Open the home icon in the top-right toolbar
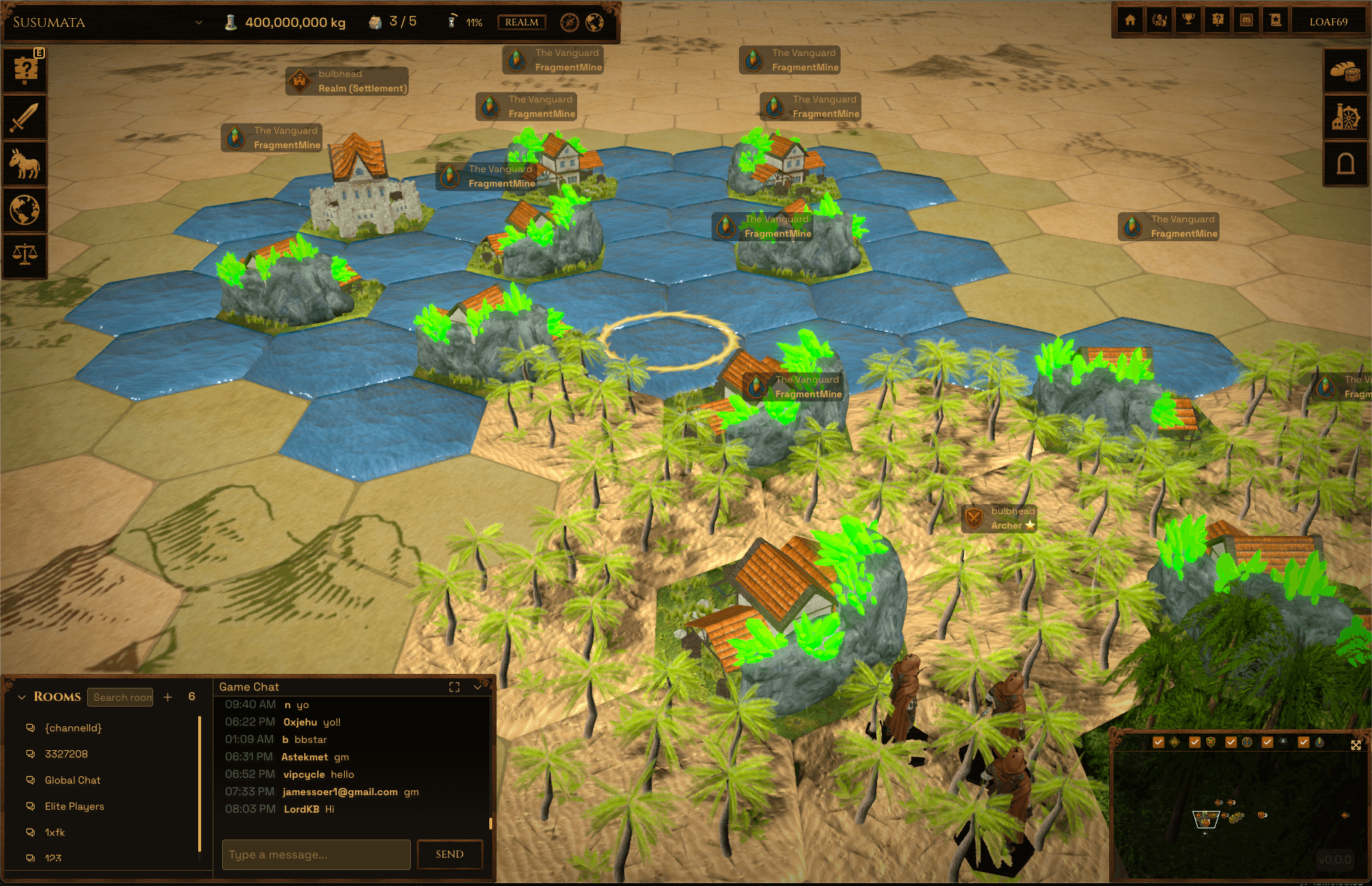 click(1130, 20)
